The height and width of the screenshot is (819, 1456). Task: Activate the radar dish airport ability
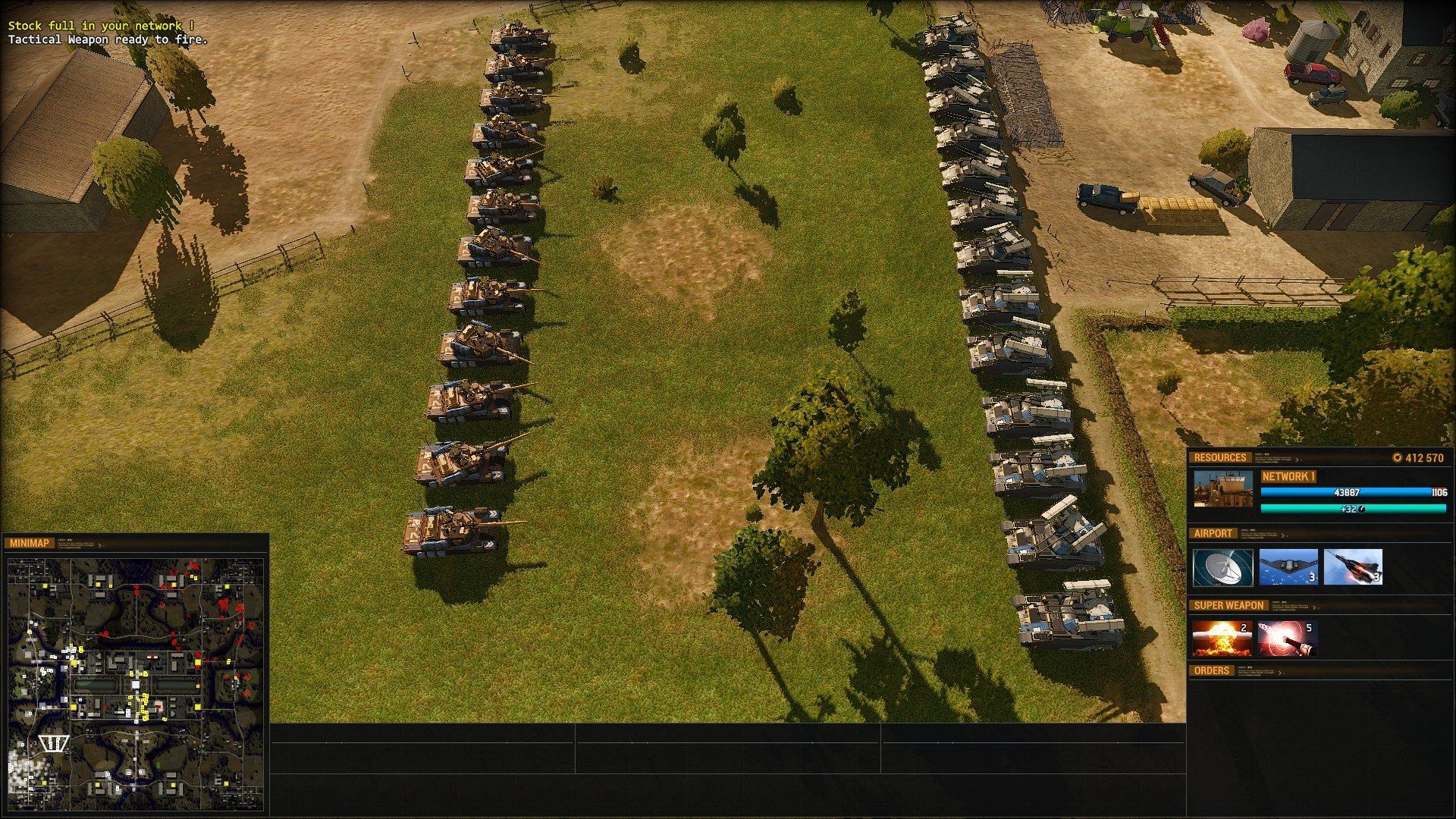click(x=1222, y=567)
